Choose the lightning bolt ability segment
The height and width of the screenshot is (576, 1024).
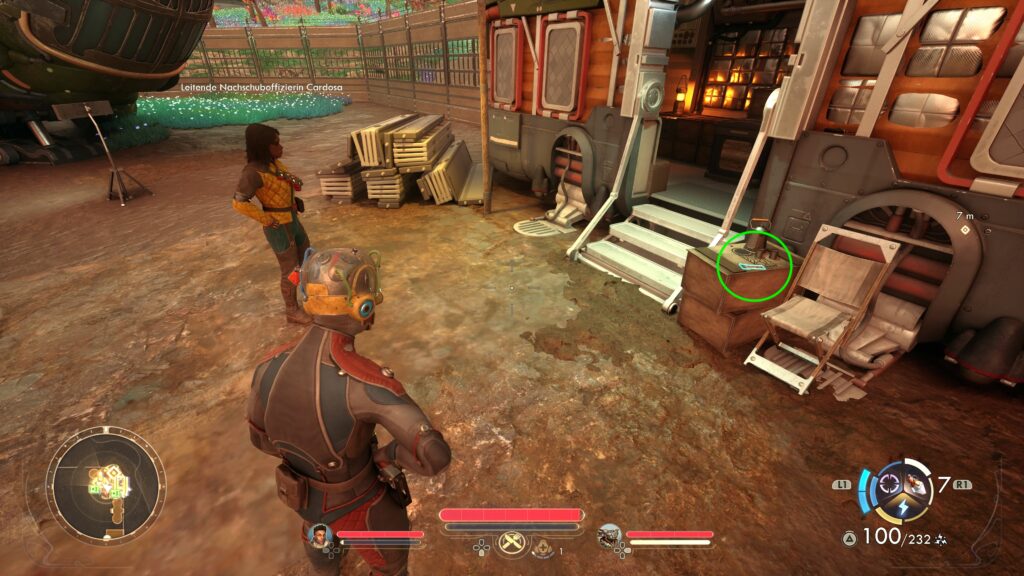click(903, 507)
